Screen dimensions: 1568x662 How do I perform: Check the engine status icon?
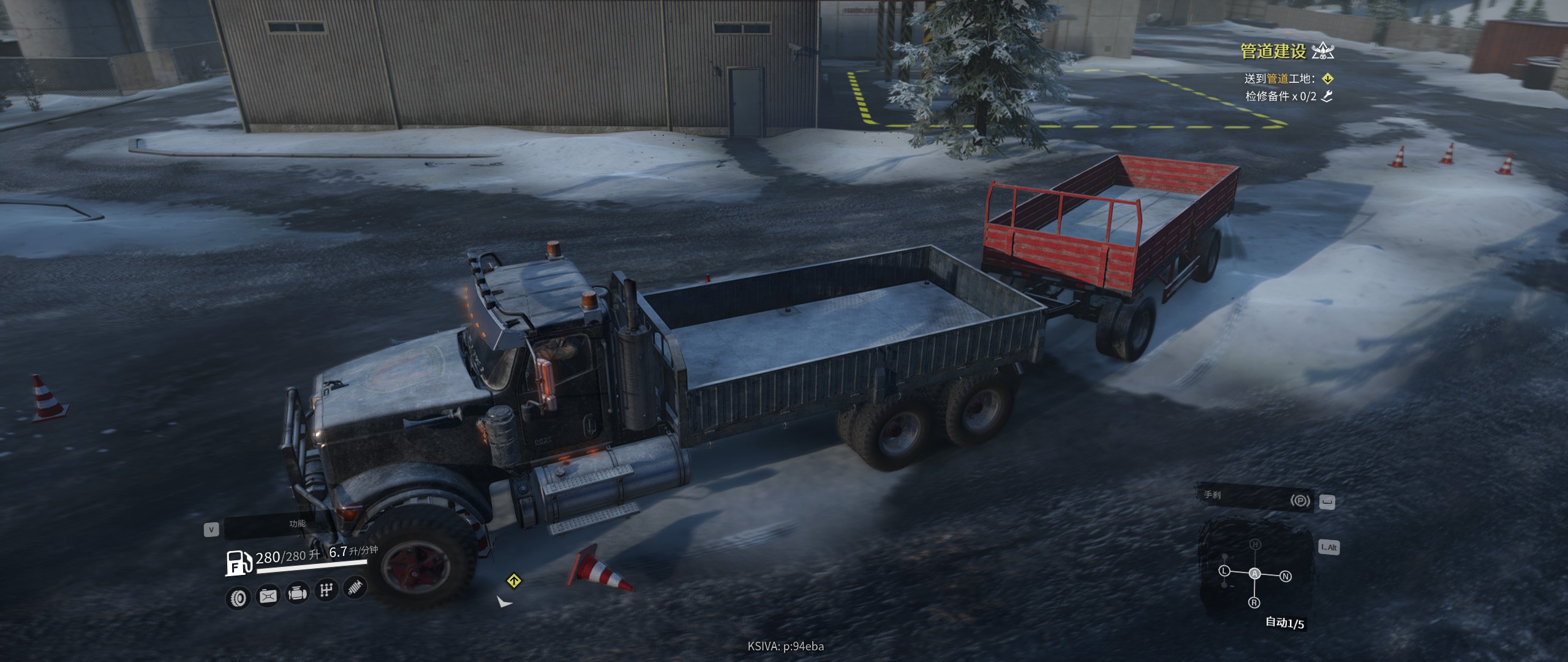[297, 593]
